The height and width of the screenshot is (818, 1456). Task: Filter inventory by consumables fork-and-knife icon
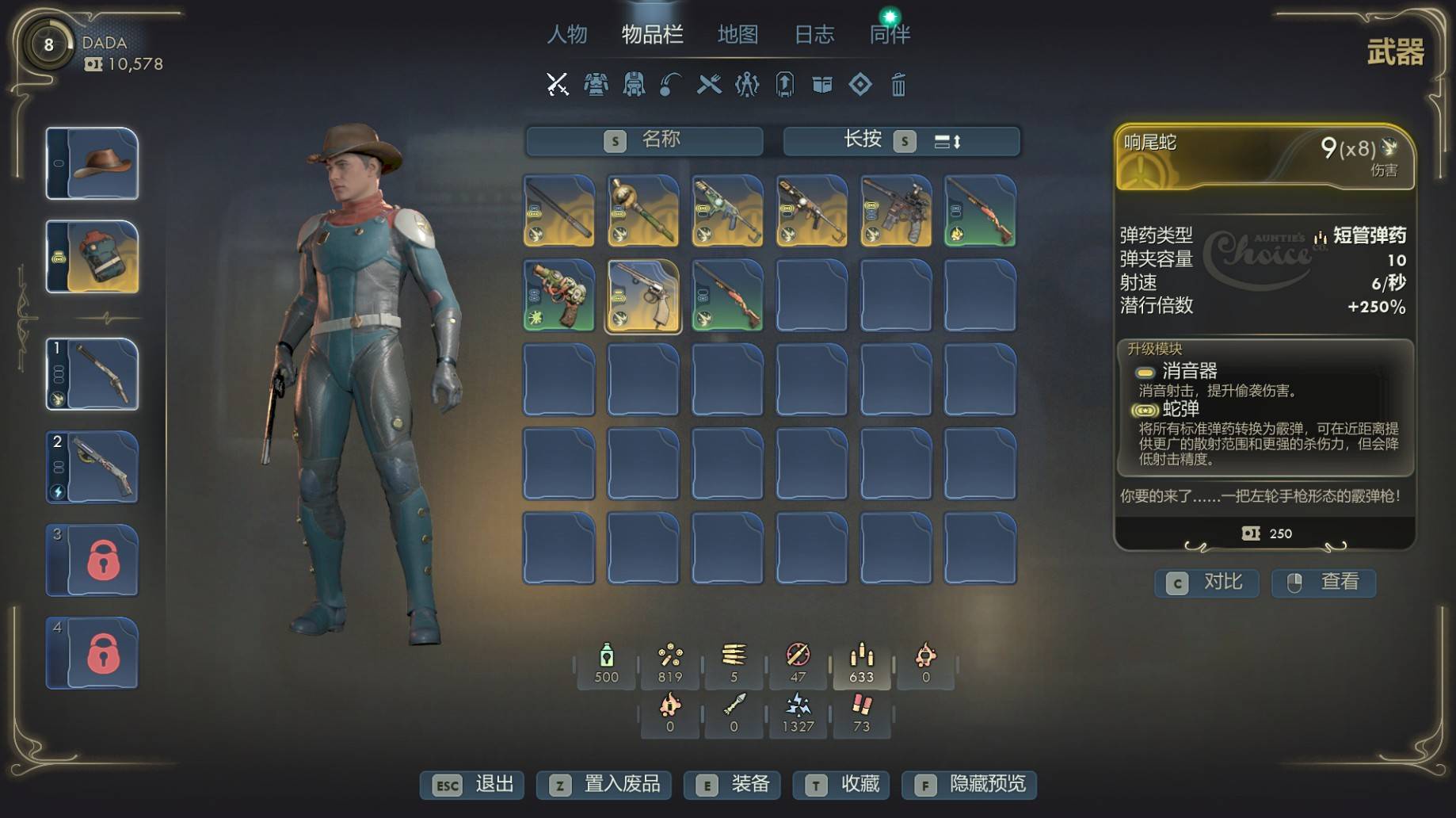(x=709, y=84)
